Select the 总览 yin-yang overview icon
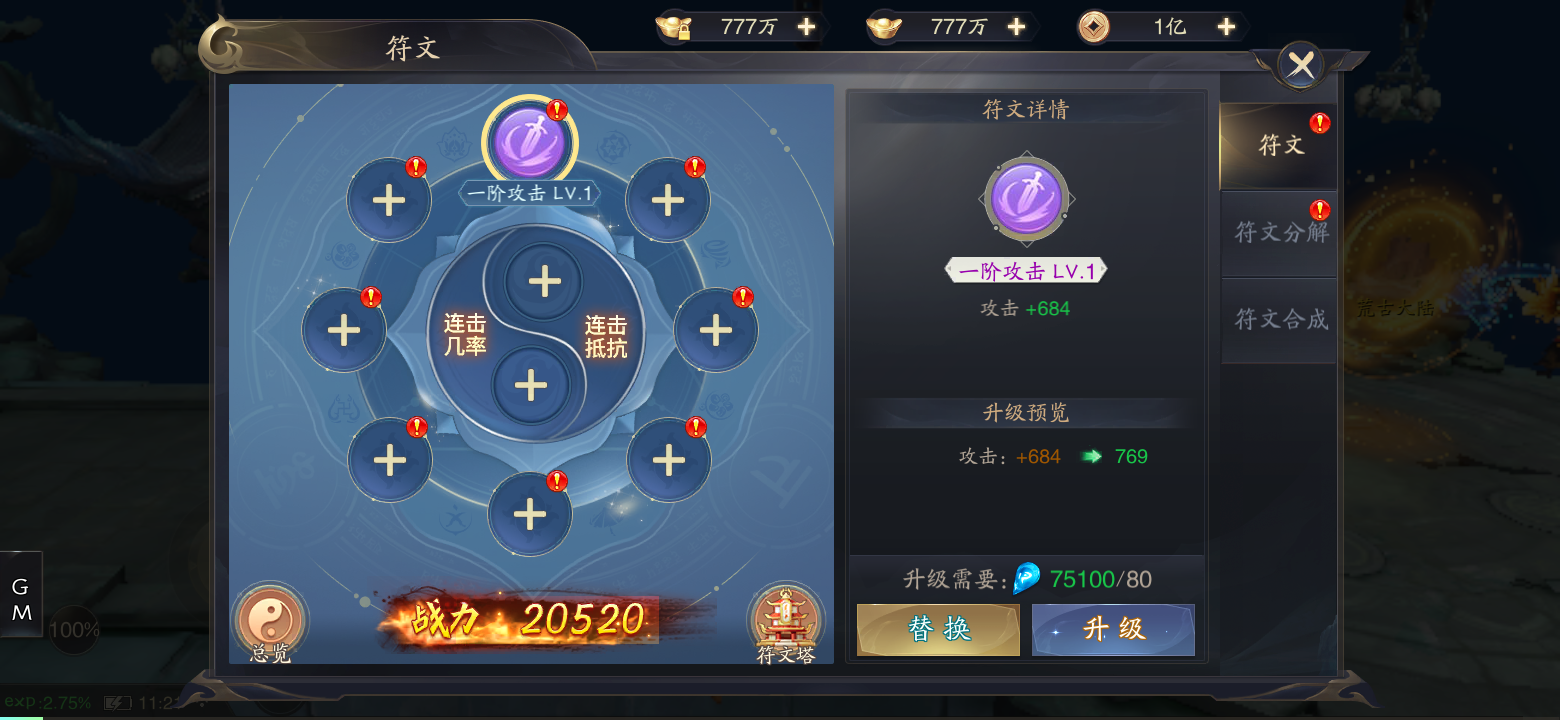 point(268,622)
